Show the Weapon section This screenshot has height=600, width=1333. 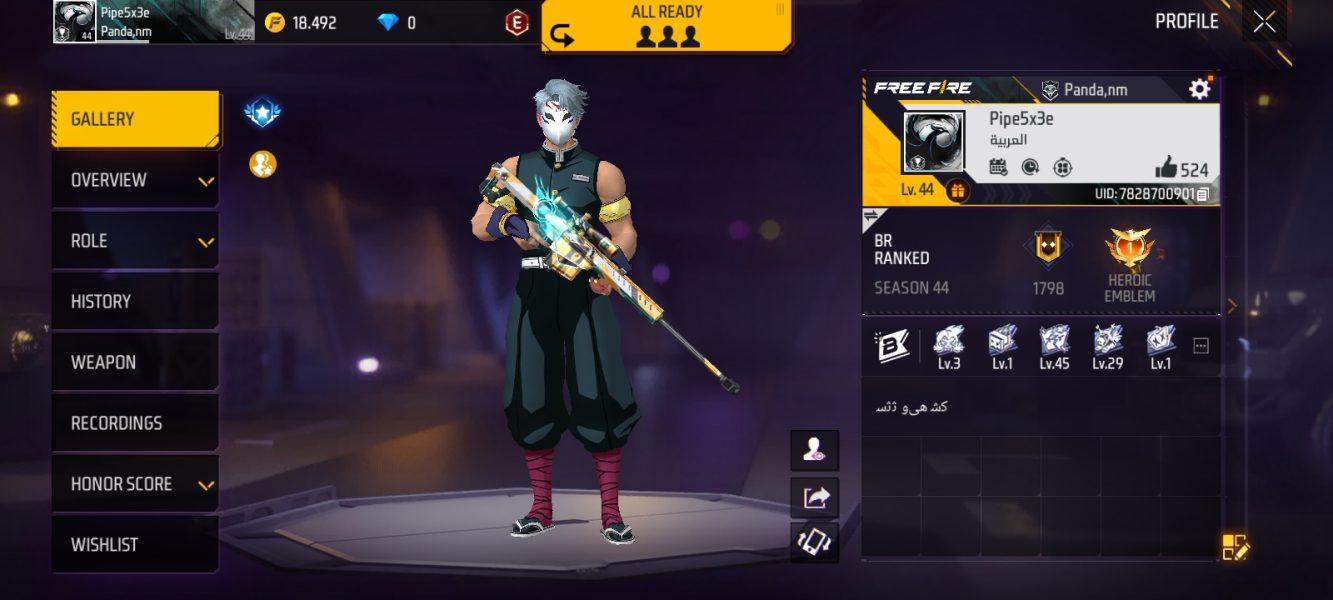[x=135, y=362]
